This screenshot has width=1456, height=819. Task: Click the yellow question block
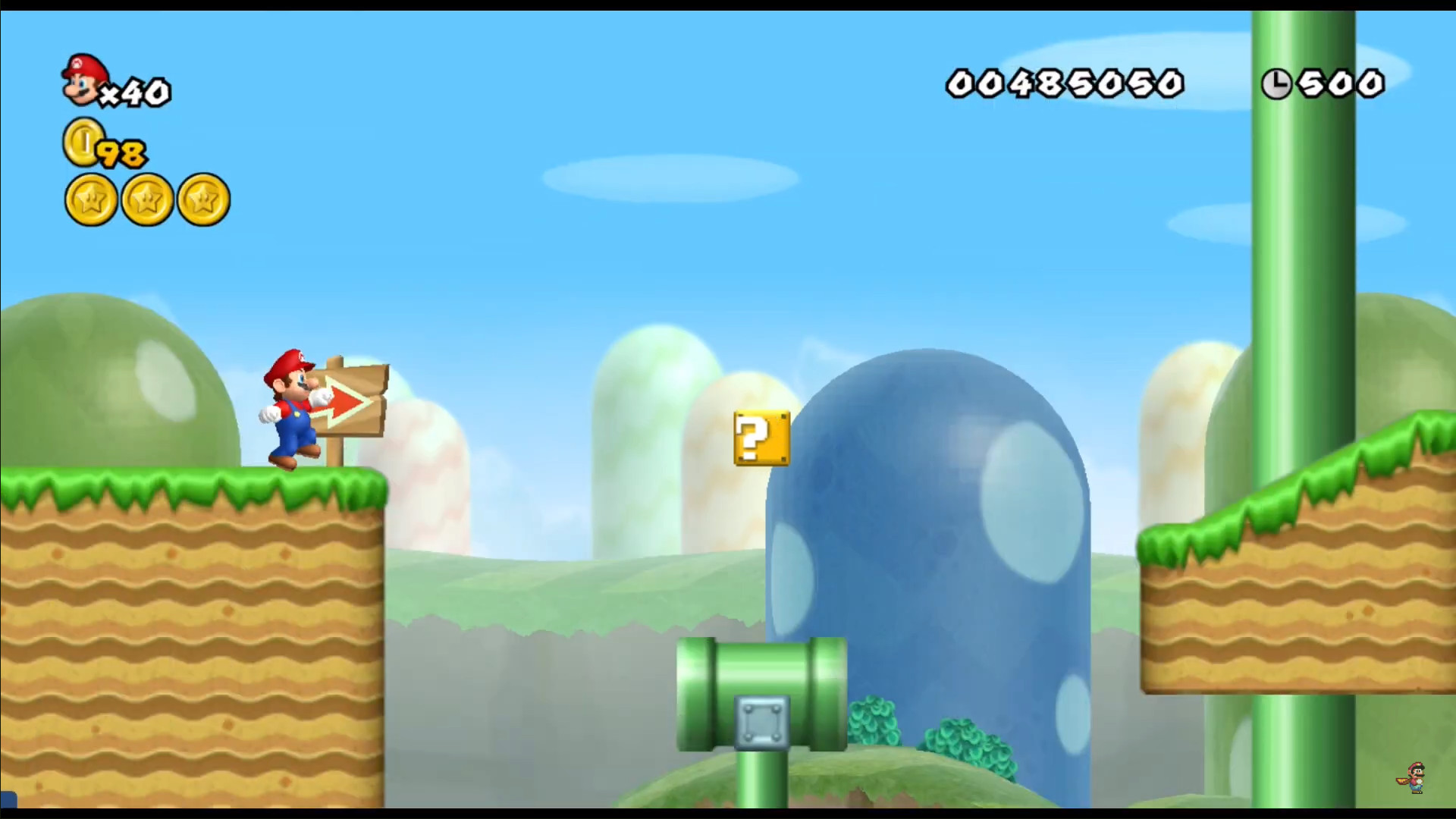coord(761,438)
